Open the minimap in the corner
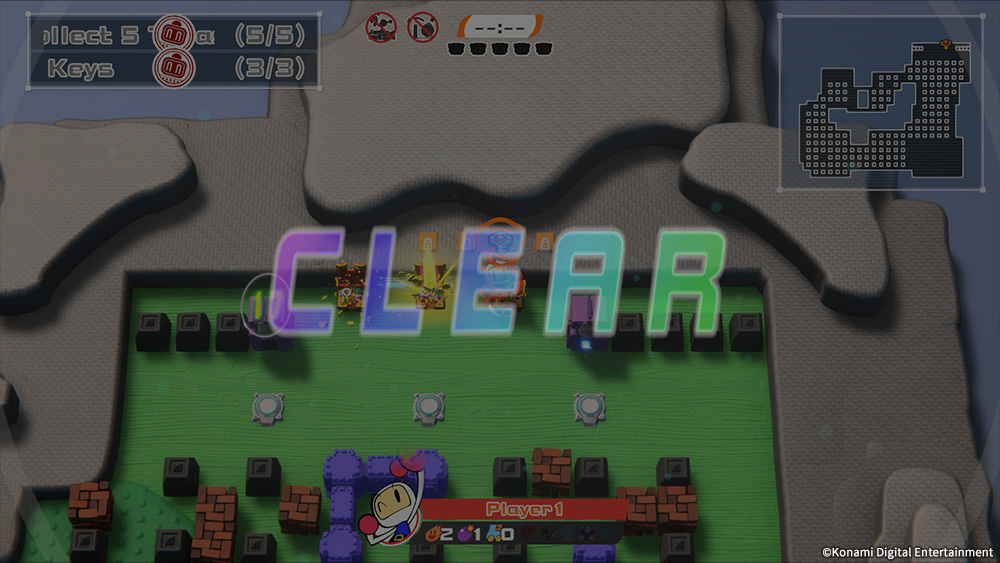 pos(880,103)
